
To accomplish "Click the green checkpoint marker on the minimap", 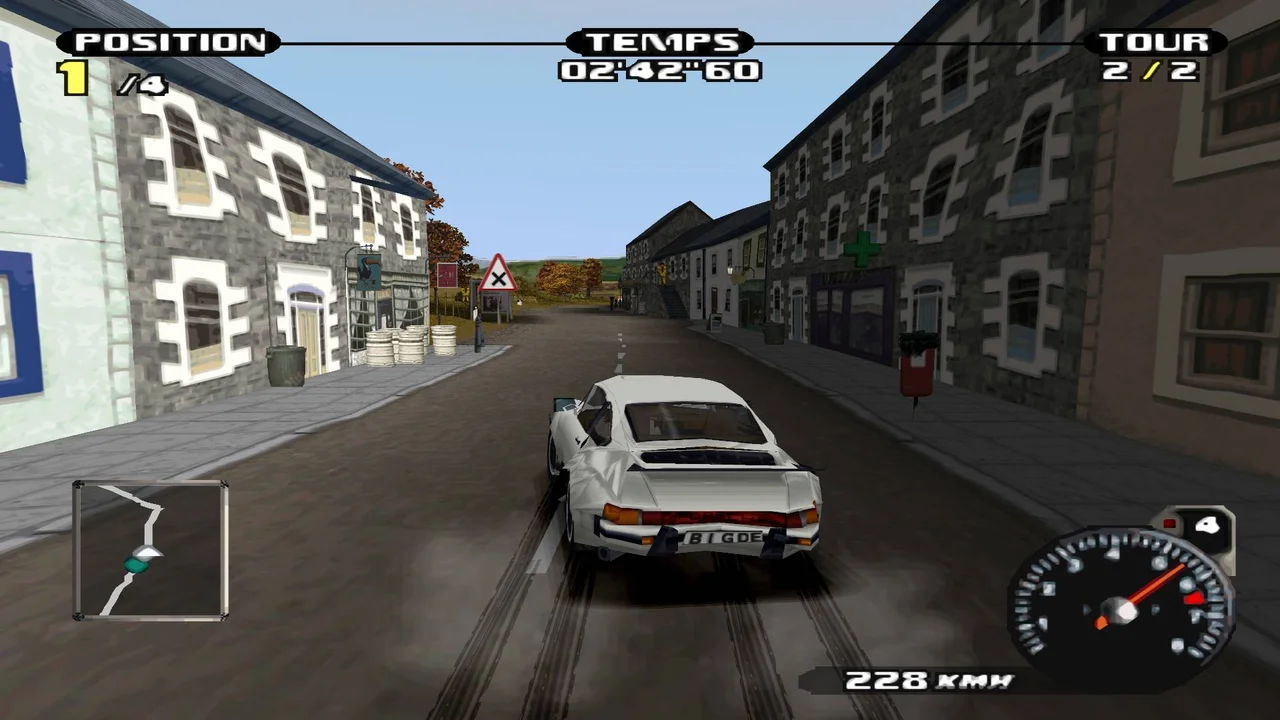I will [x=136, y=565].
